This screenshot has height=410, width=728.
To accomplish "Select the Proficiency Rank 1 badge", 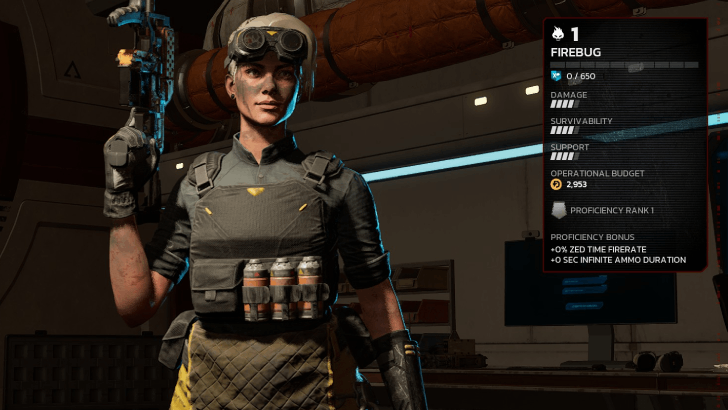I will [x=559, y=210].
